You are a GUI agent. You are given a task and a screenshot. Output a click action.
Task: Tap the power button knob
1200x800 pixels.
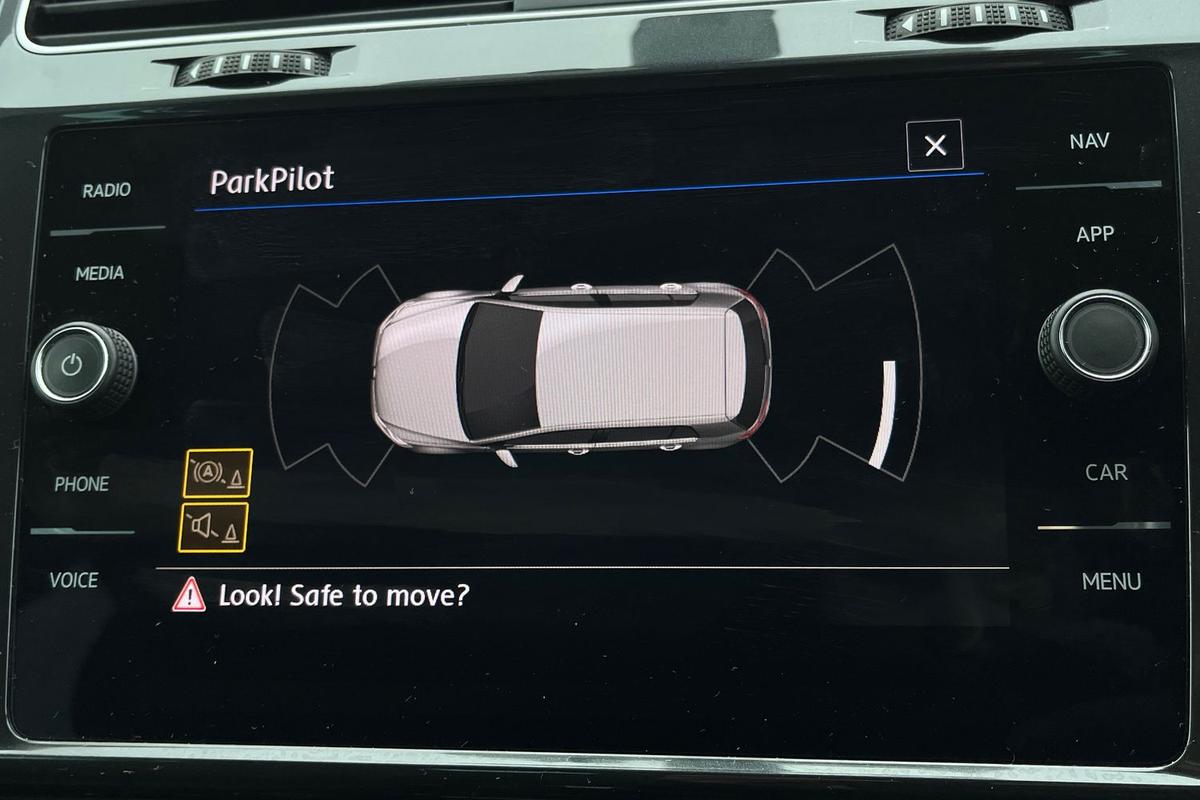point(72,365)
